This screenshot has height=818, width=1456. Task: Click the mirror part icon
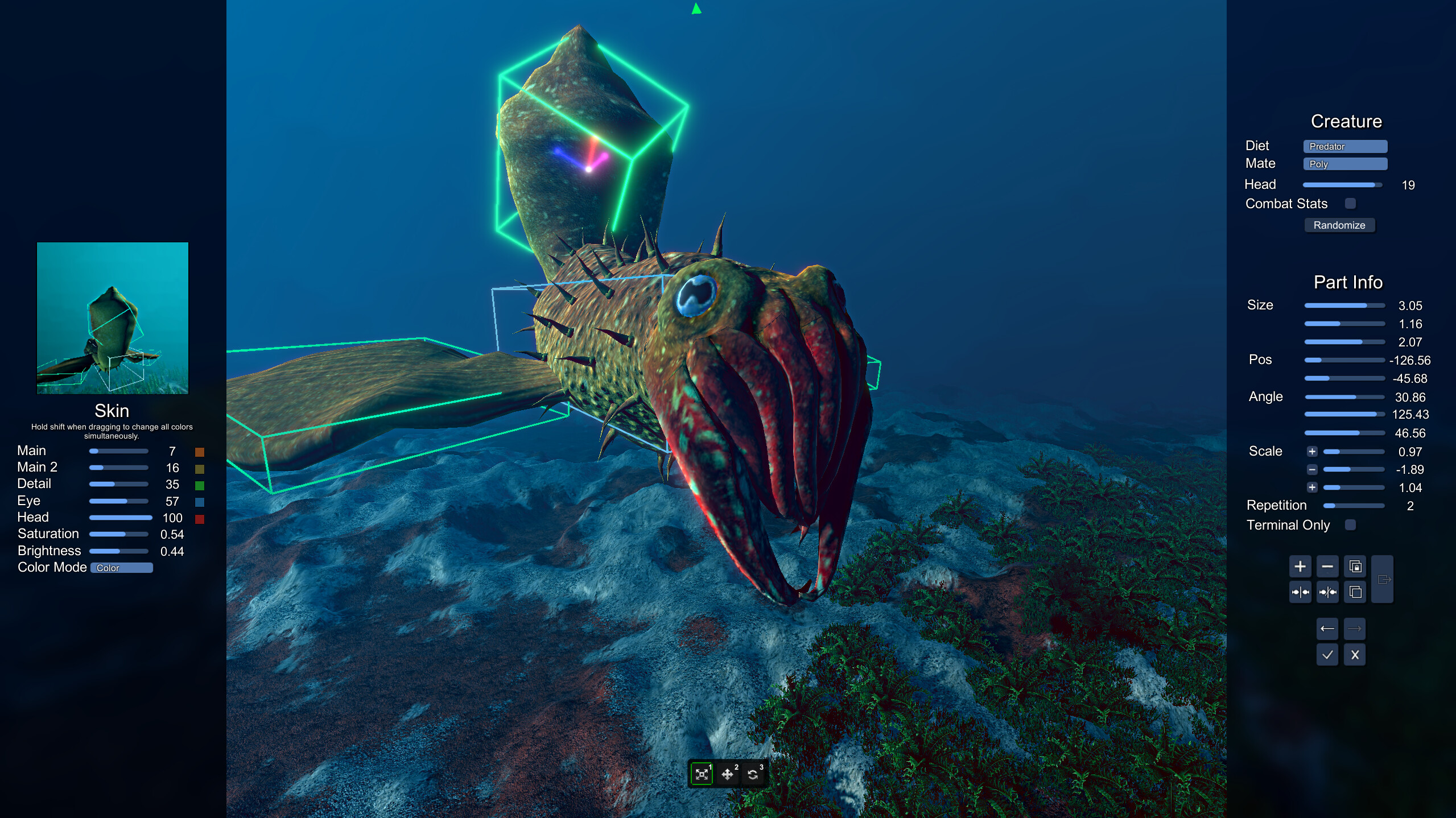(1300, 593)
